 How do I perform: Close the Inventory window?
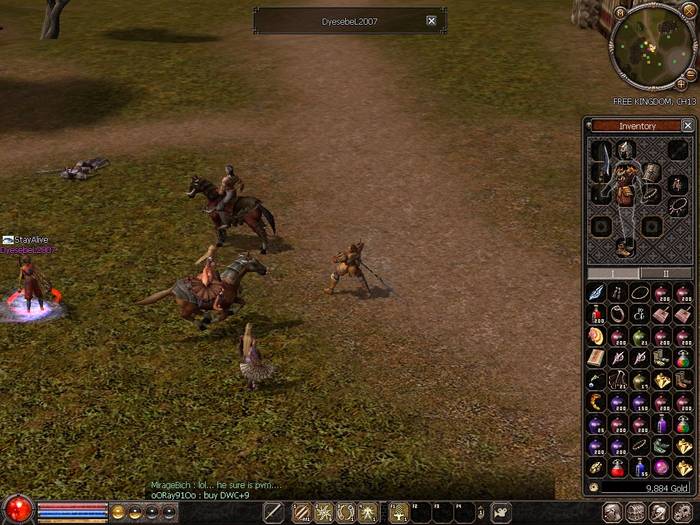pyautogui.click(x=687, y=126)
